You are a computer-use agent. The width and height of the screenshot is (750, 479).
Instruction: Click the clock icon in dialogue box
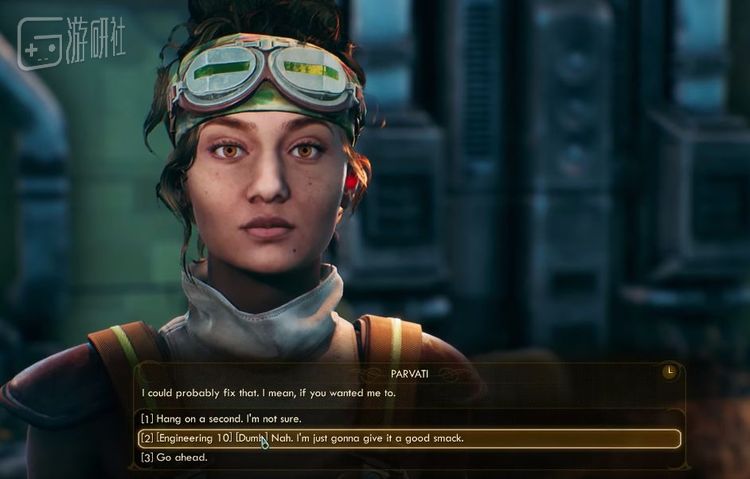669,372
